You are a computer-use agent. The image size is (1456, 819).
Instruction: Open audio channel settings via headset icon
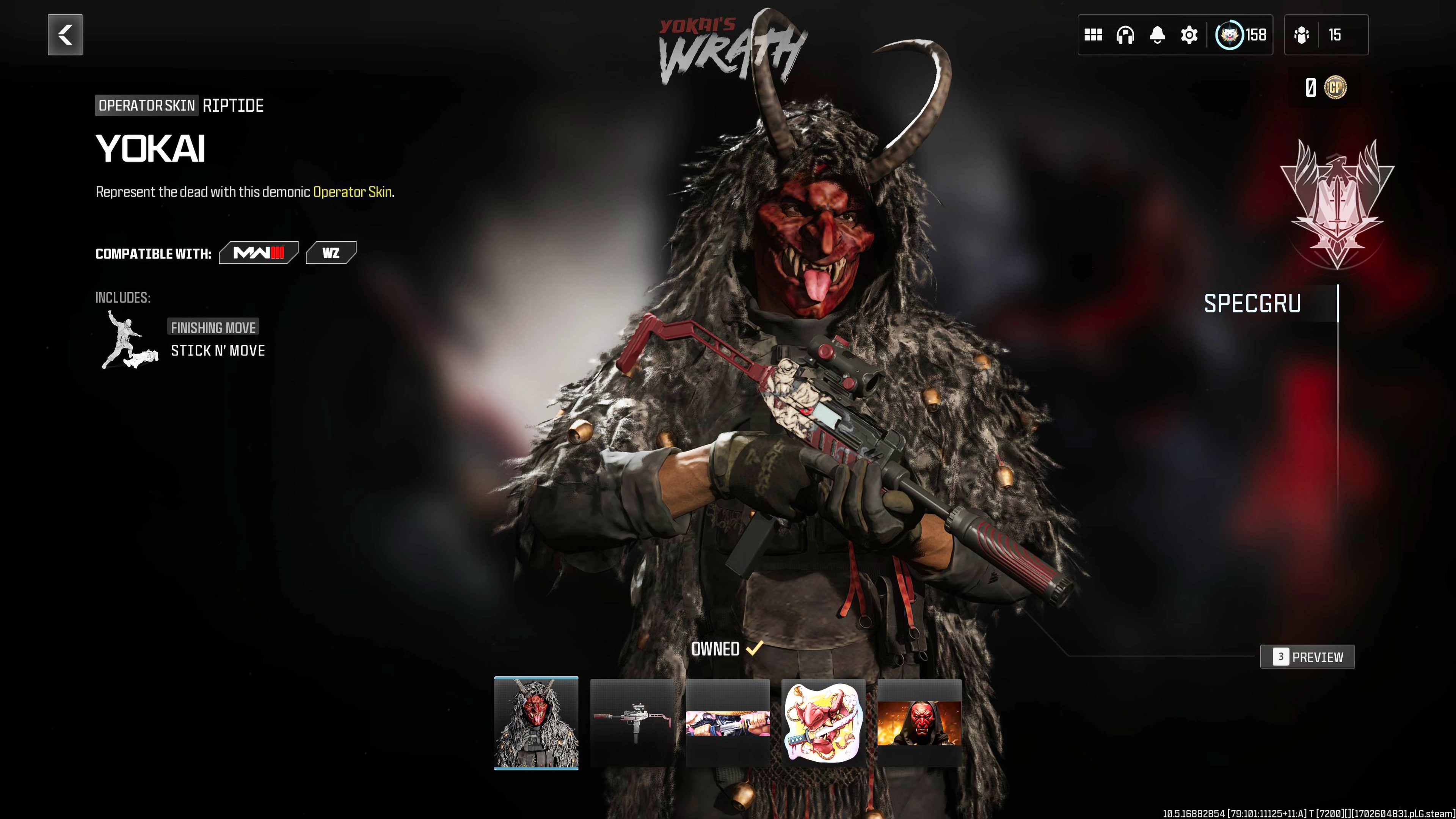pyautogui.click(x=1125, y=35)
